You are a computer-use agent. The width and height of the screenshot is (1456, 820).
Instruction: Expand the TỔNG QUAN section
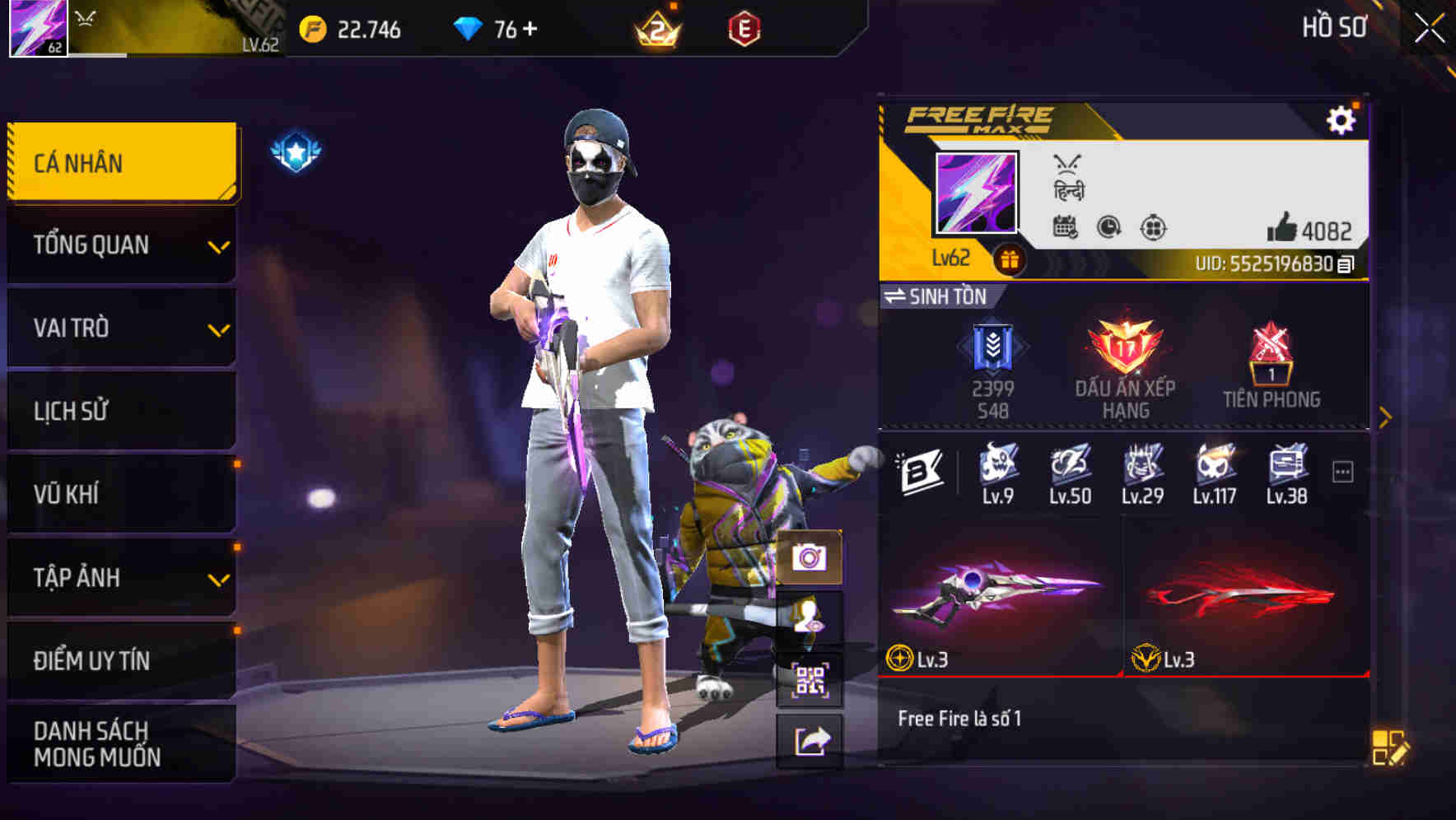119,245
